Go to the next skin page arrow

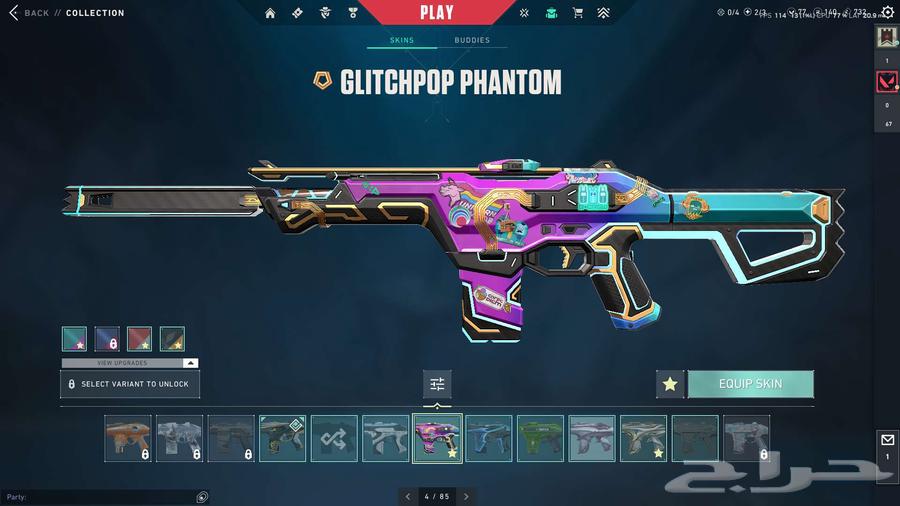(x=466, y=496)
